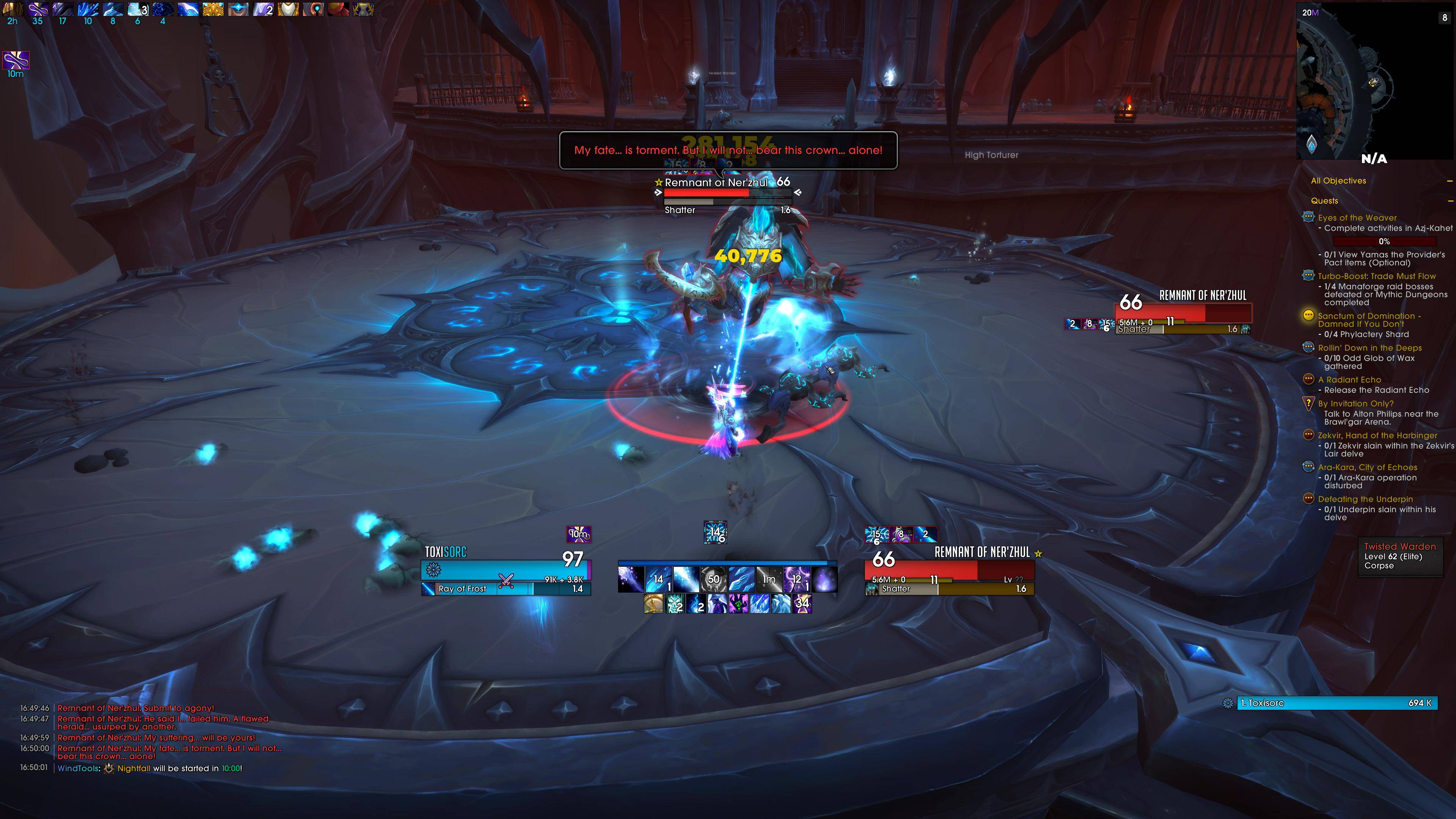Select the Eyes of the Weaver quest
The width and height of the screenshot is (1456, 819).
coord(1357,218)
